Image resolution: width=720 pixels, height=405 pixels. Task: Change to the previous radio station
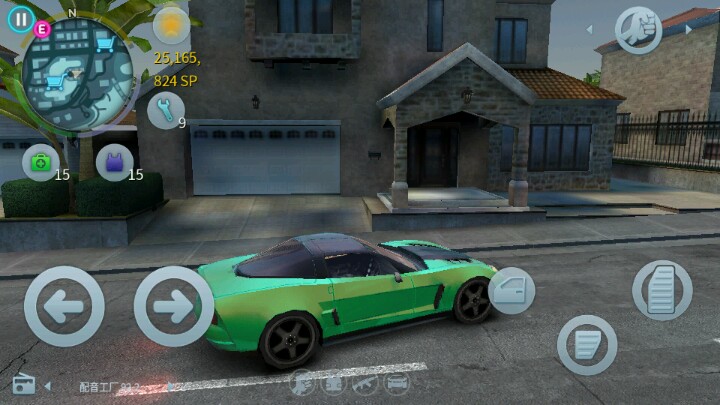click(47, 385)
